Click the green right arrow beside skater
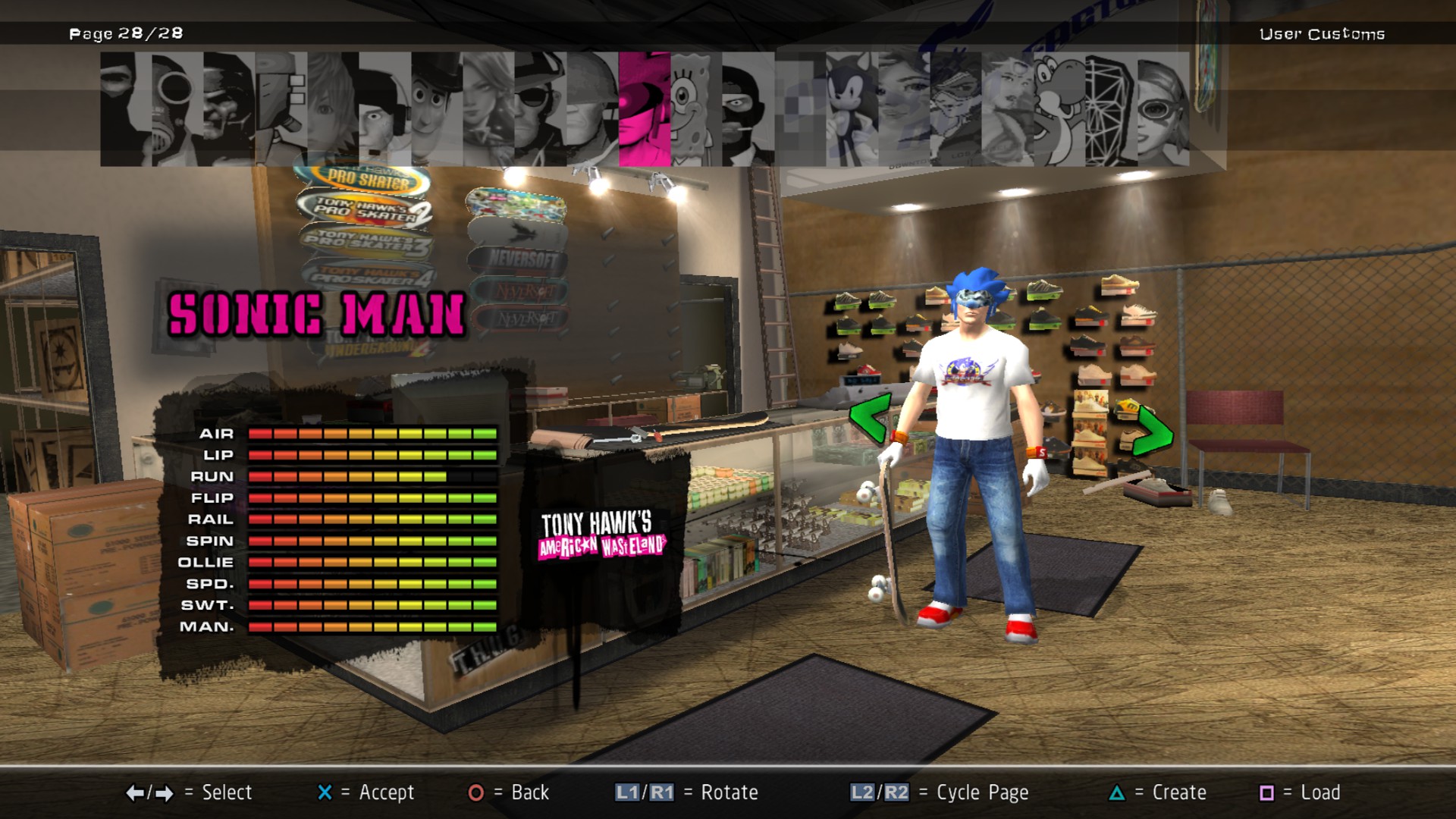This screenshot has width=1456, height=819. 1154,432
